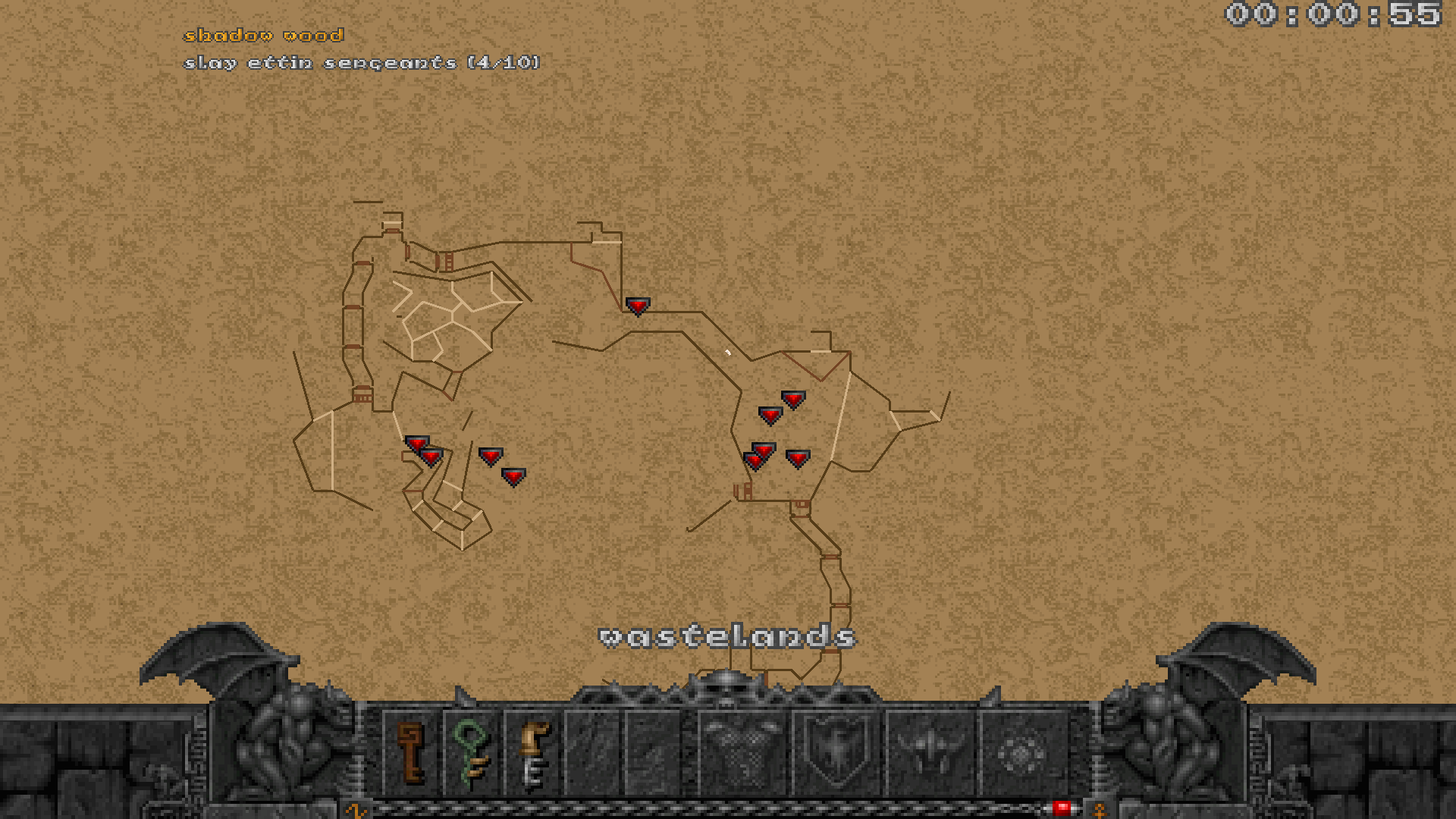Select the green swamp key slot
The width and height of the screenshot is (1456, 819).
pyautogui.click(x=471, y=752)
